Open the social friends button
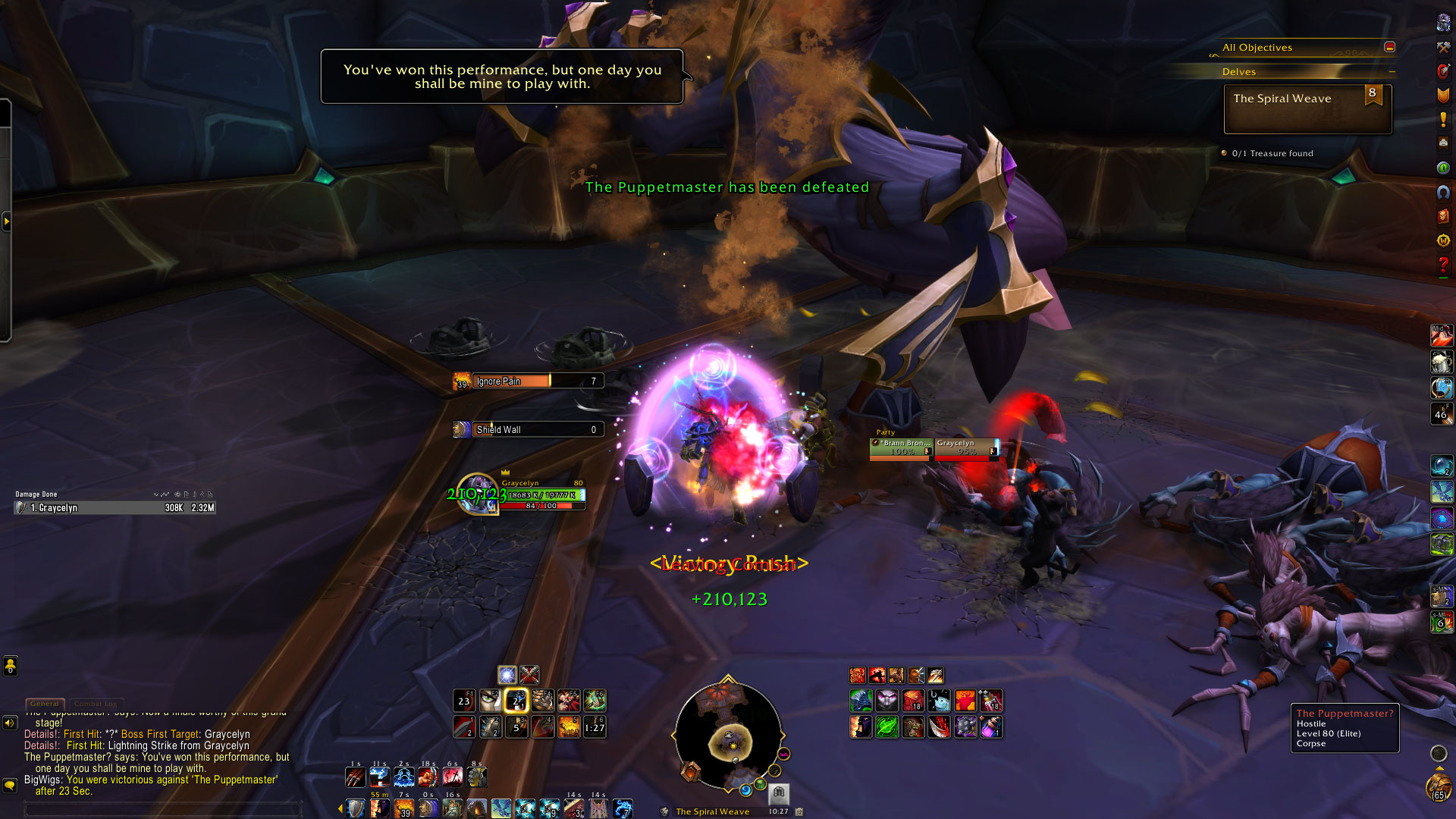 [10, 666]
